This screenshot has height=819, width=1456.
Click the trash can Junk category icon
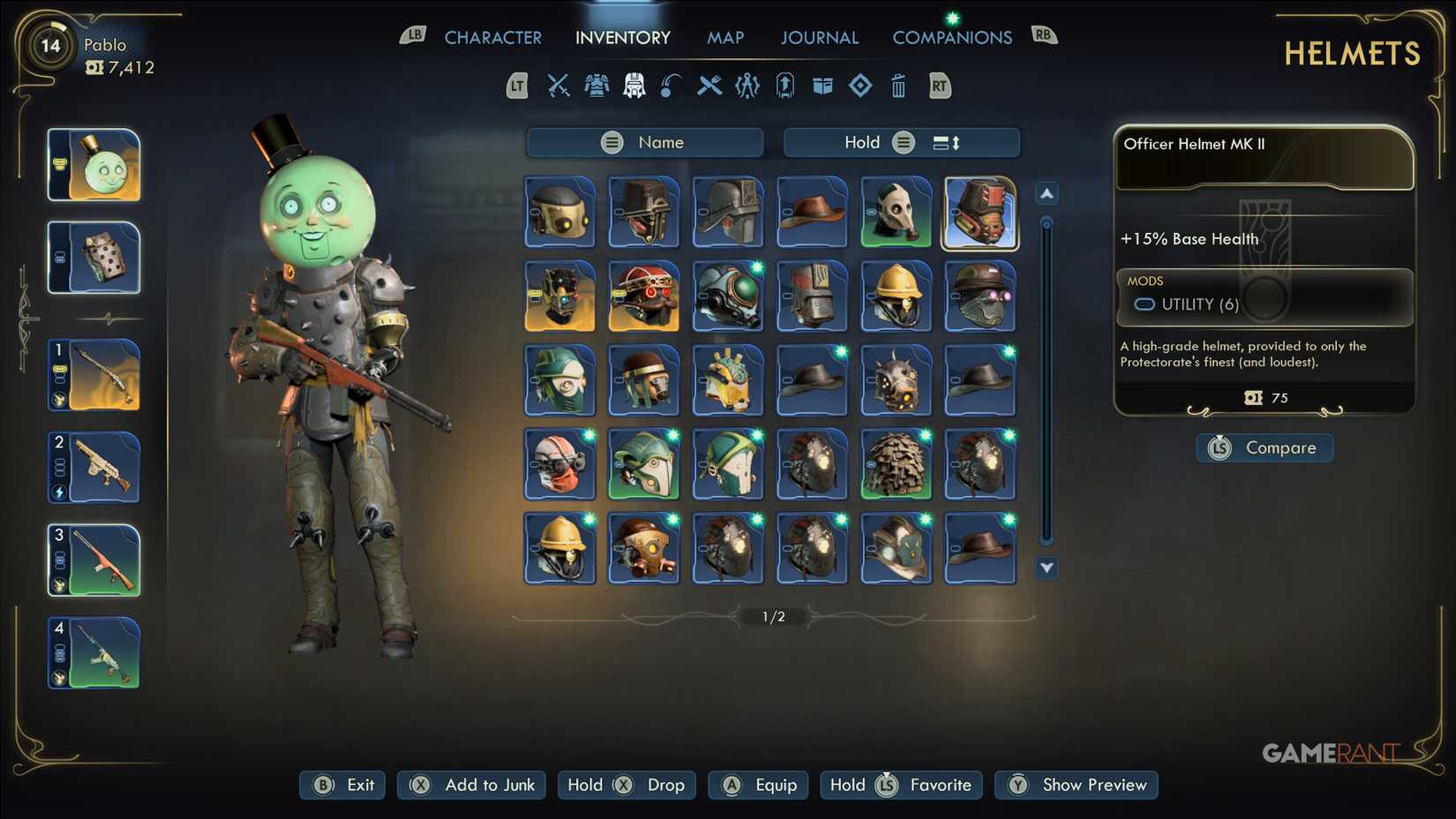898,86
